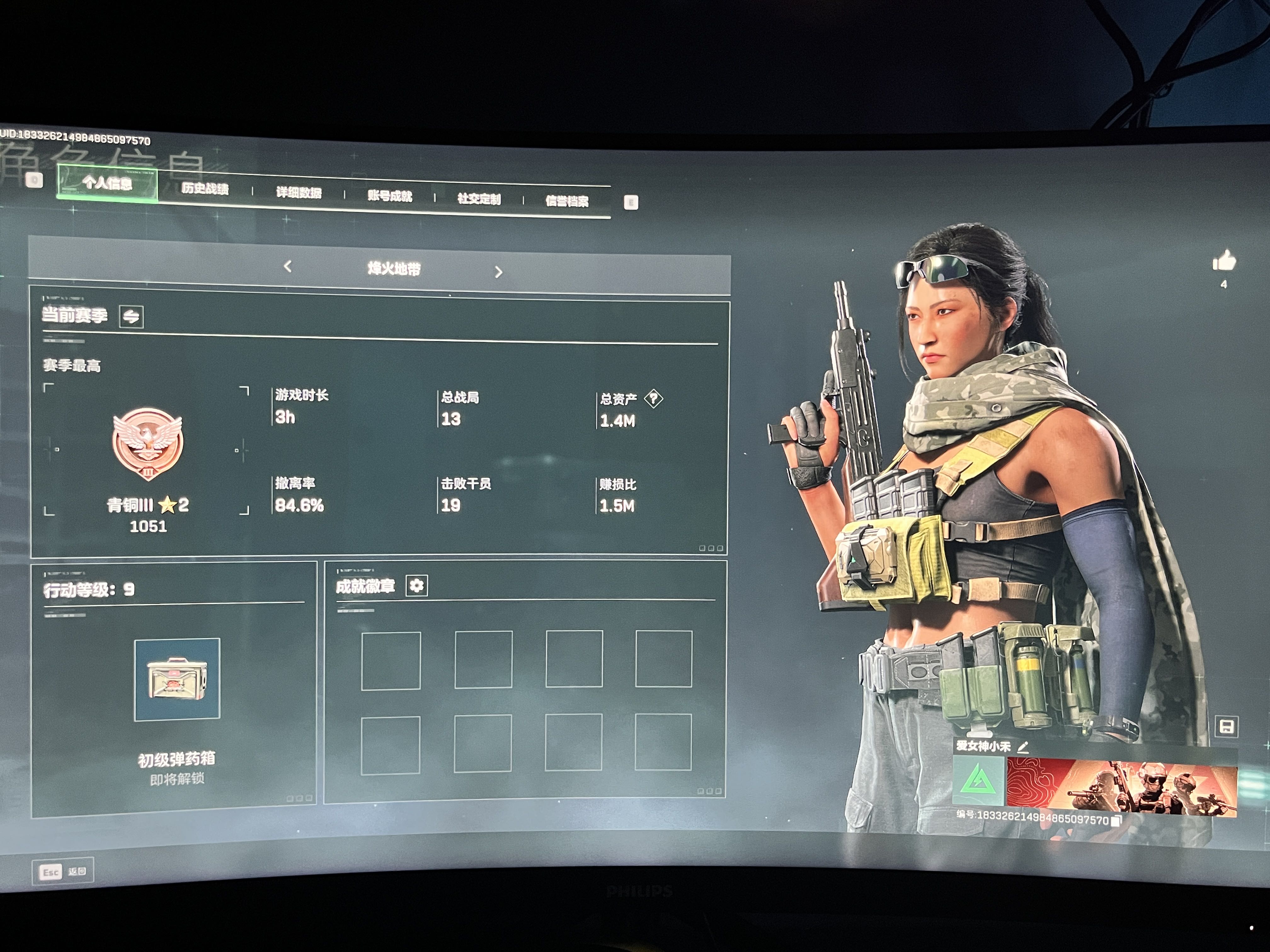
Task: Copy the player ID number under the banner
Action: coord(1116,821)
